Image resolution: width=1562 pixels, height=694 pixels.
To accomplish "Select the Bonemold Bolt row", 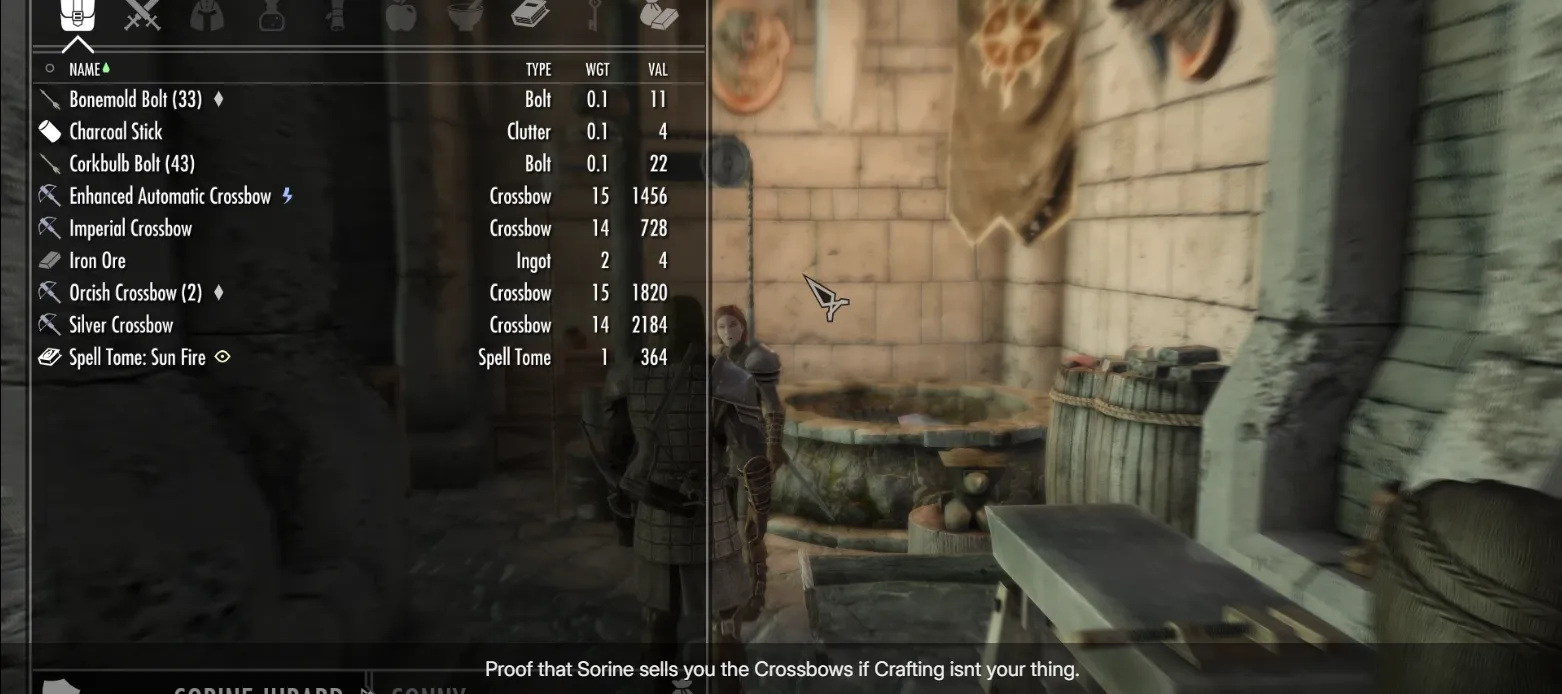I will [135, 100].
